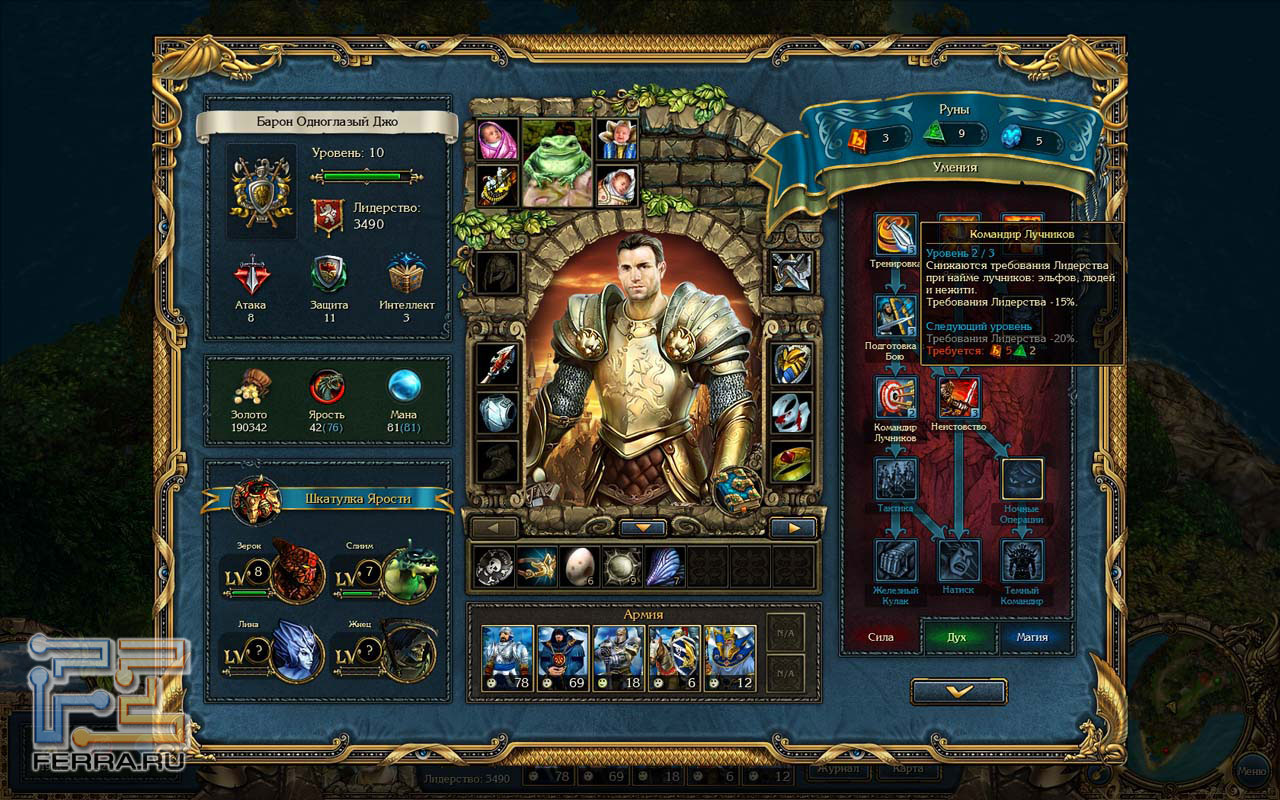Select the equipped spear weapon slot

point(497,365)
